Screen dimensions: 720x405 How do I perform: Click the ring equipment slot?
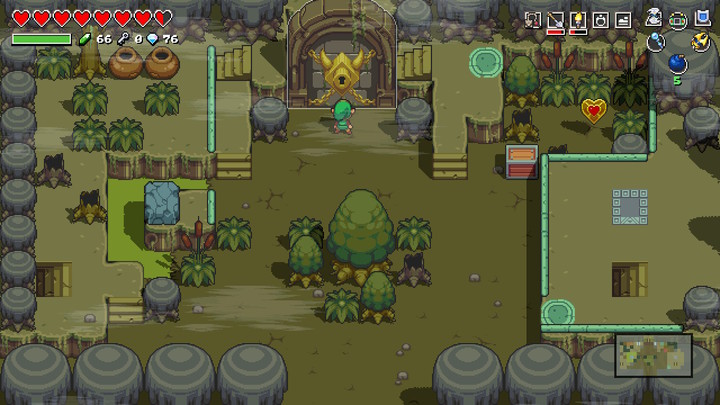(601, 19)
